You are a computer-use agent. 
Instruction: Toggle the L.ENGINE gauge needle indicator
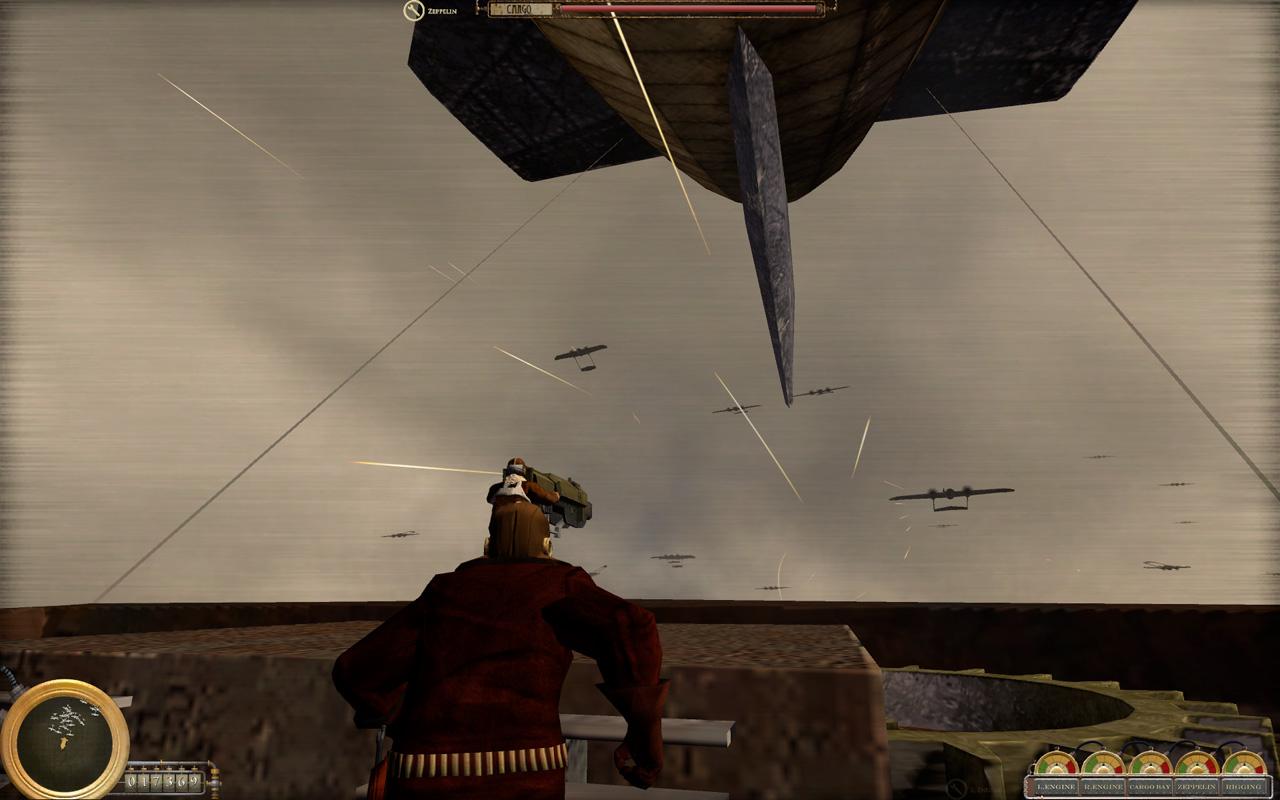[x=1056, y=765]
